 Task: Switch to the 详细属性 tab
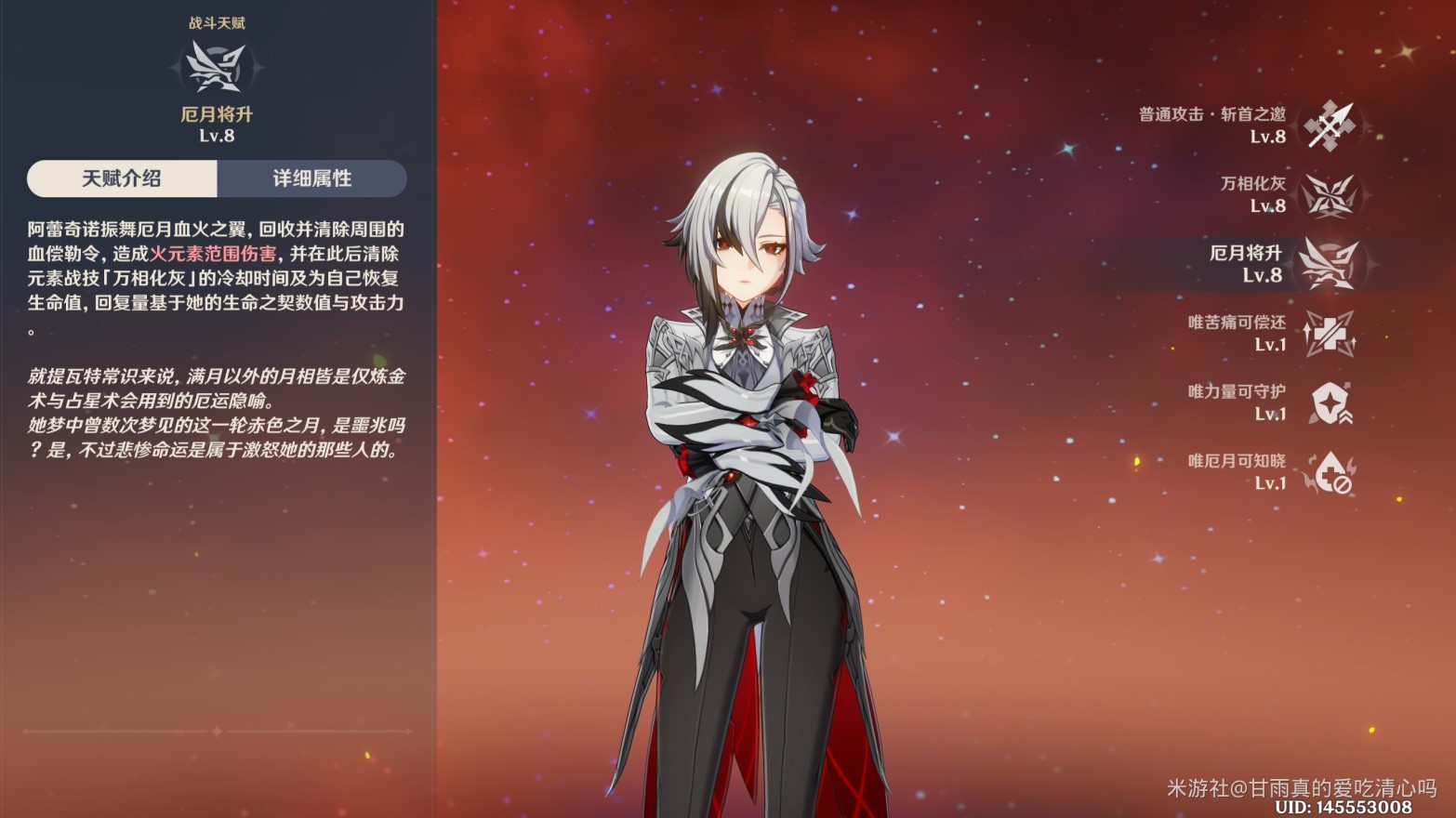(311, 178)
